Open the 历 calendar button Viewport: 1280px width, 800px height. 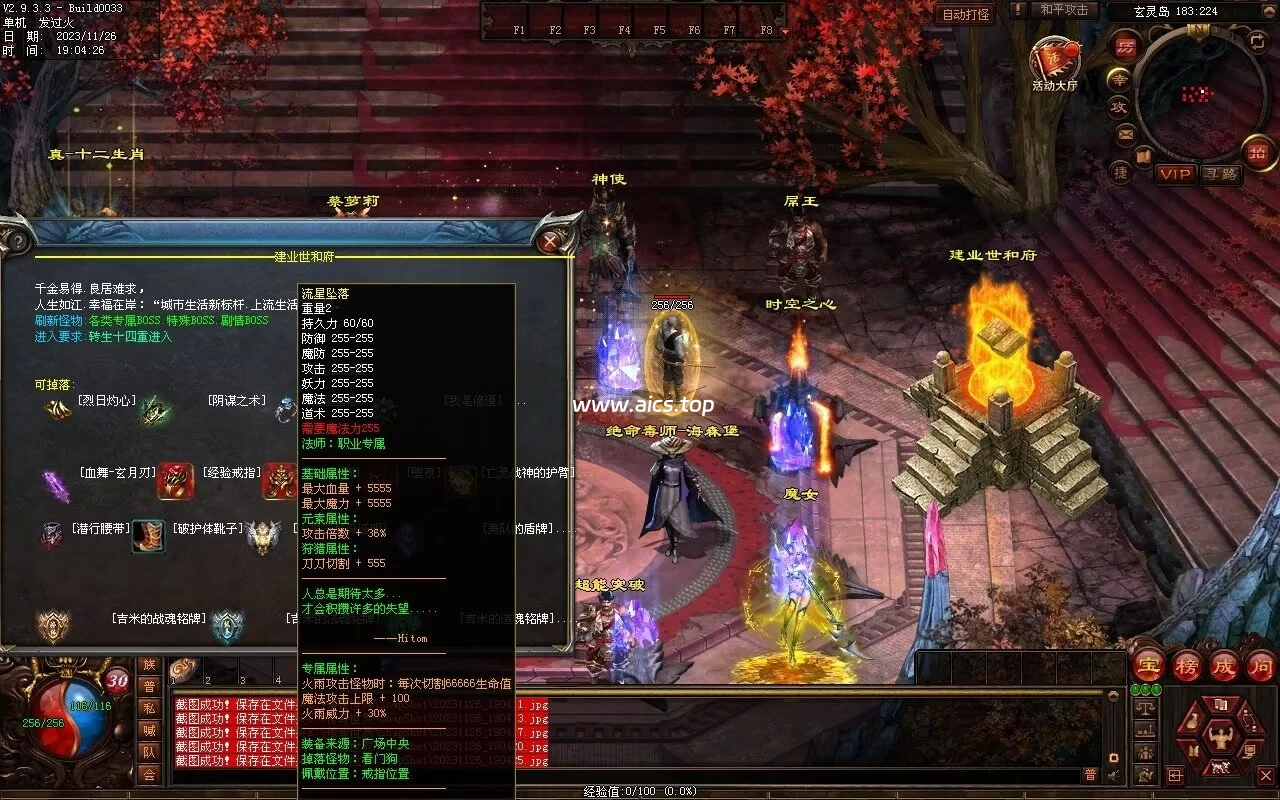(x=1126, y=46)
